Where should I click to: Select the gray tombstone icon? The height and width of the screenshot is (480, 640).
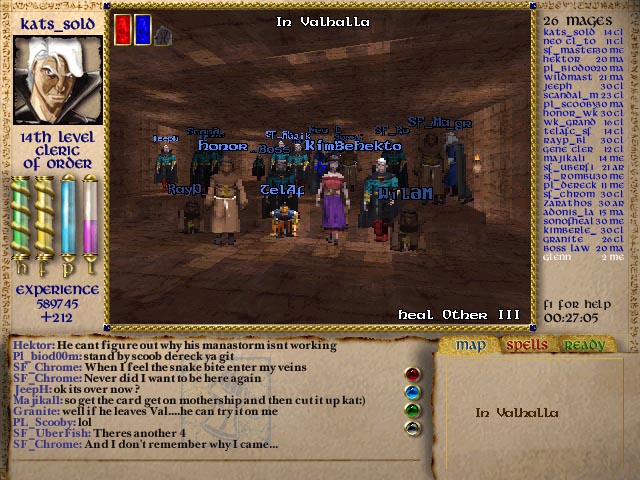click(163, 34)
